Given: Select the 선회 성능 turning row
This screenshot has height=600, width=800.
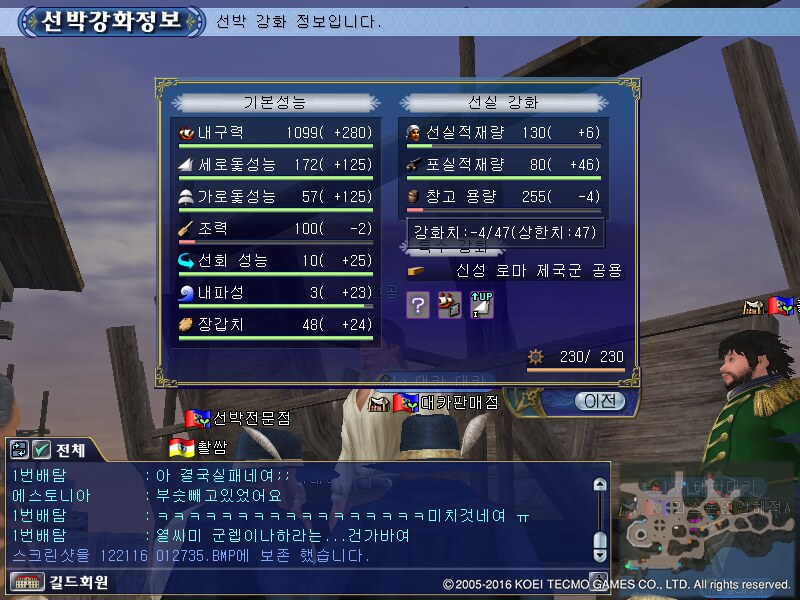Looking at the screenshot, I should click(272, 261).
